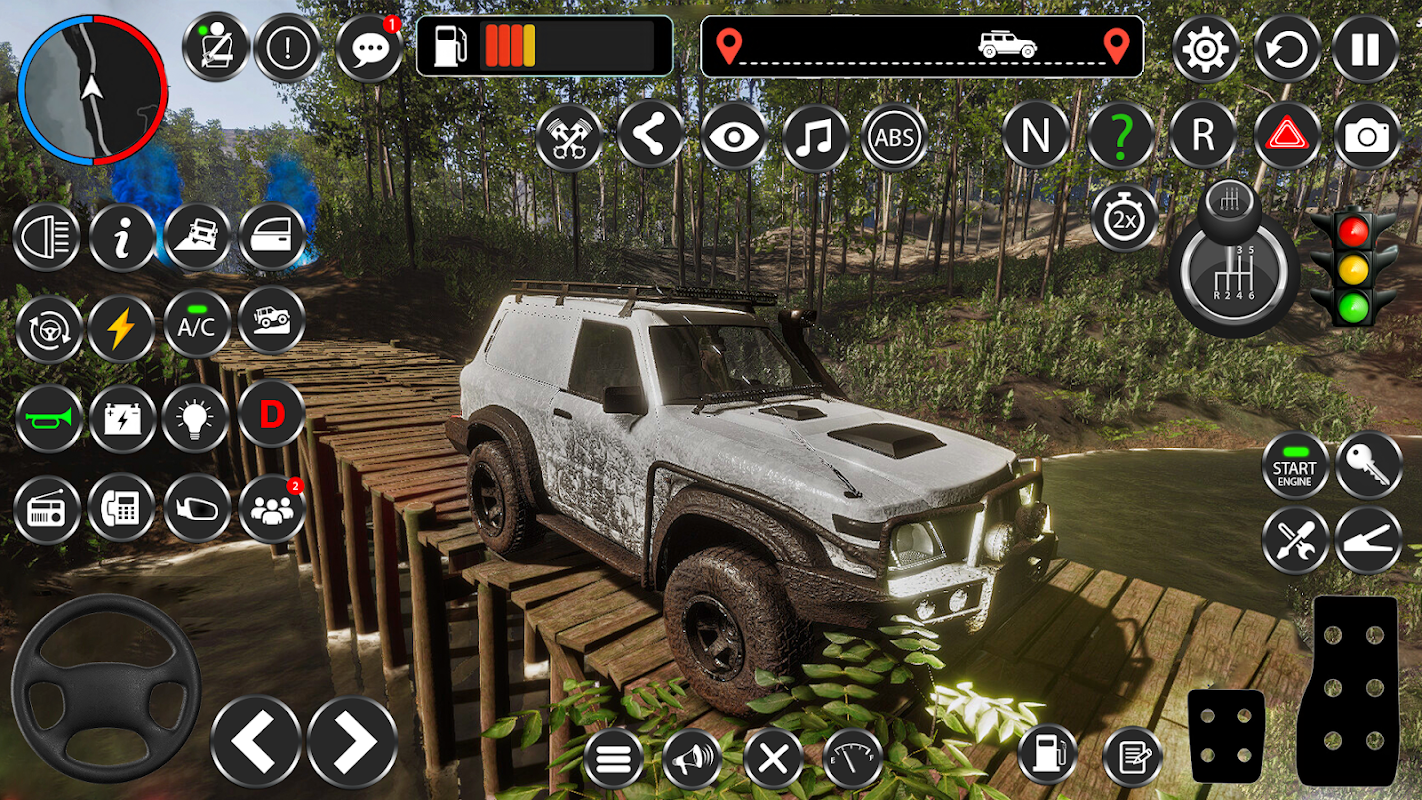This screenshot has width=1422, height=800.
Task: Open the gear settings menu
Action: [x=1205, y=48]
